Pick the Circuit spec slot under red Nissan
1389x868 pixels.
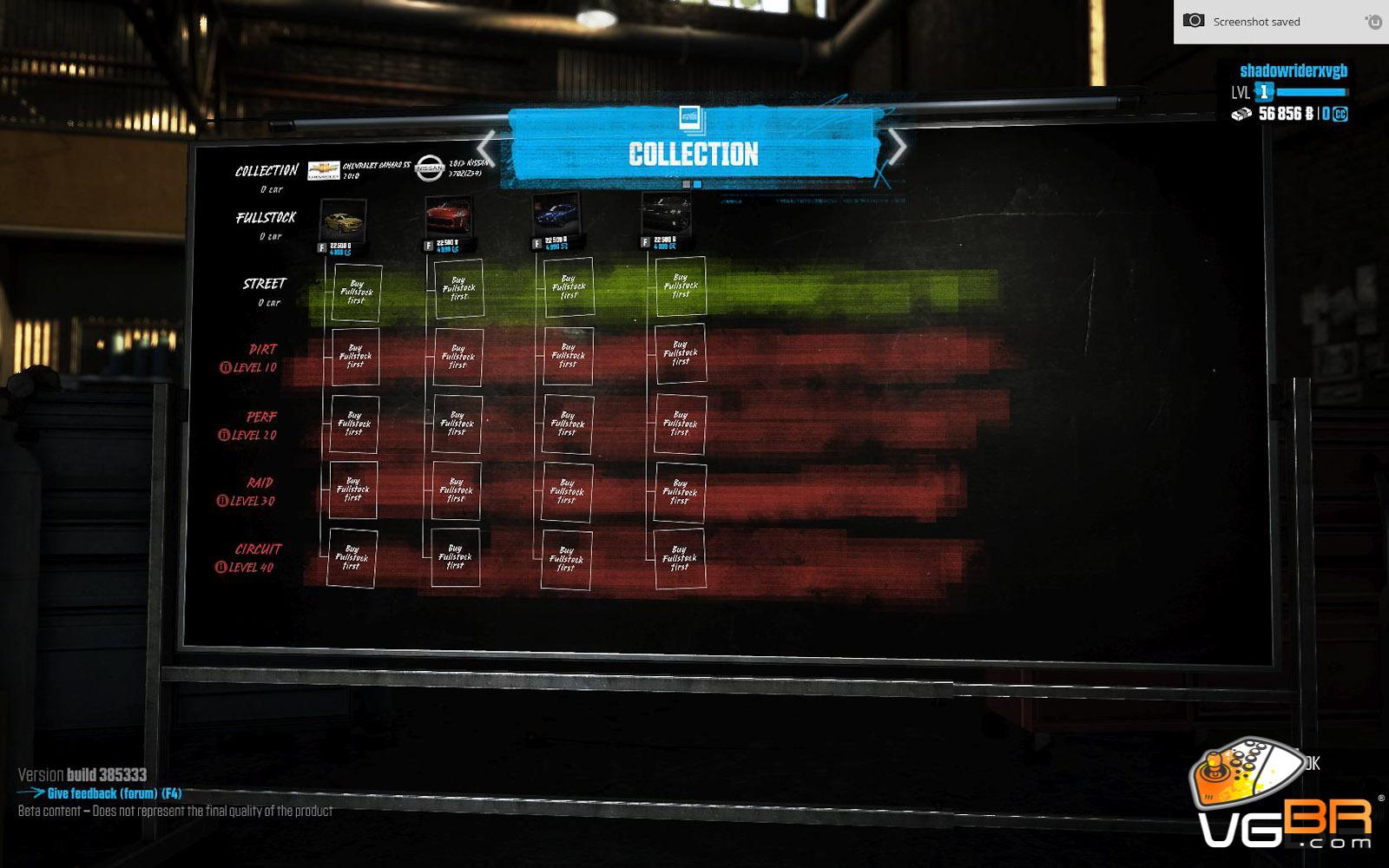click(x=455, y=557)
